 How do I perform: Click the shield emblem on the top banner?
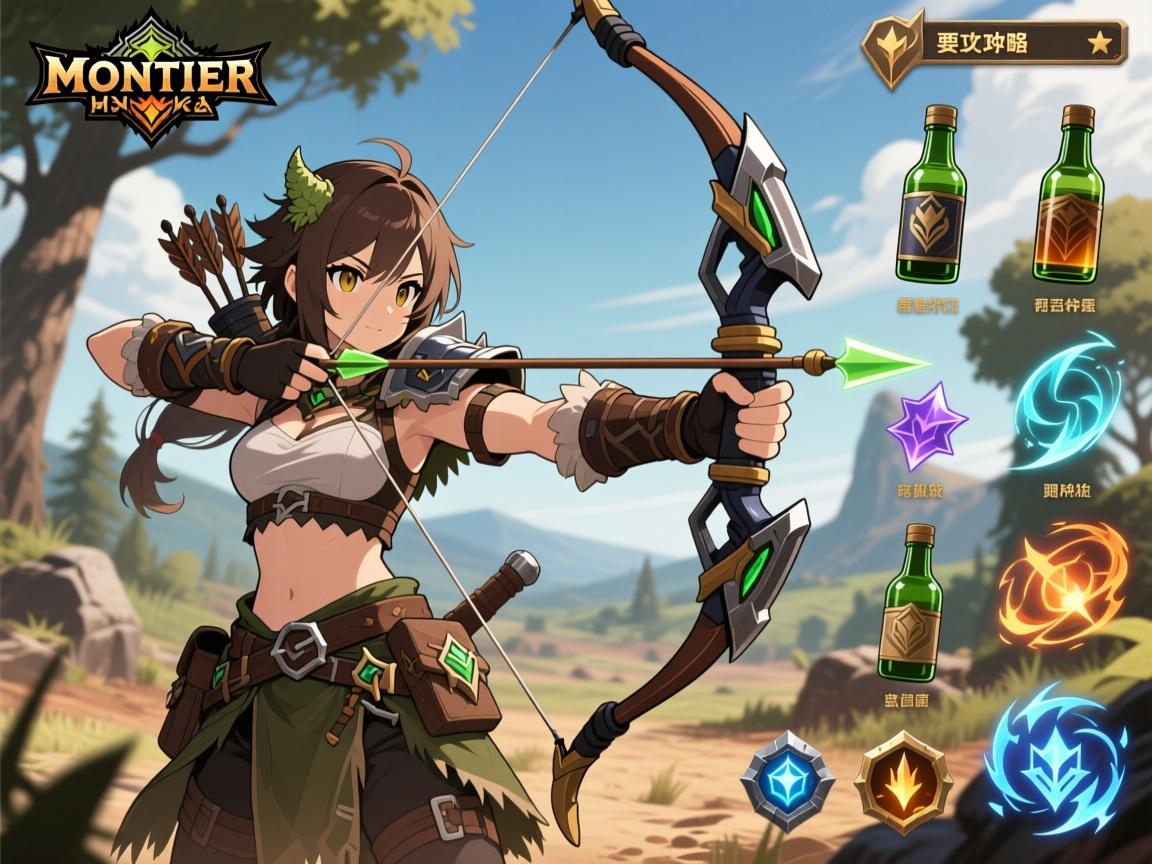pos(892,50)
